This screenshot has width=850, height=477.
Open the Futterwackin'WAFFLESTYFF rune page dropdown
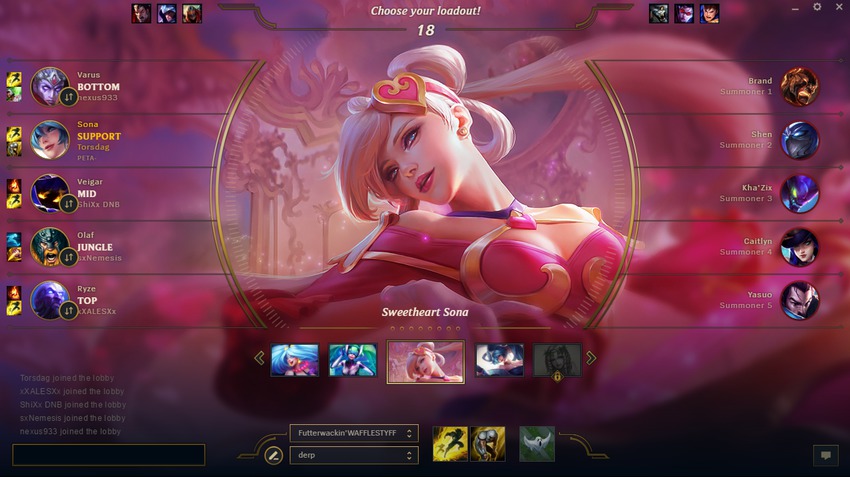click(x=353, y=433)
